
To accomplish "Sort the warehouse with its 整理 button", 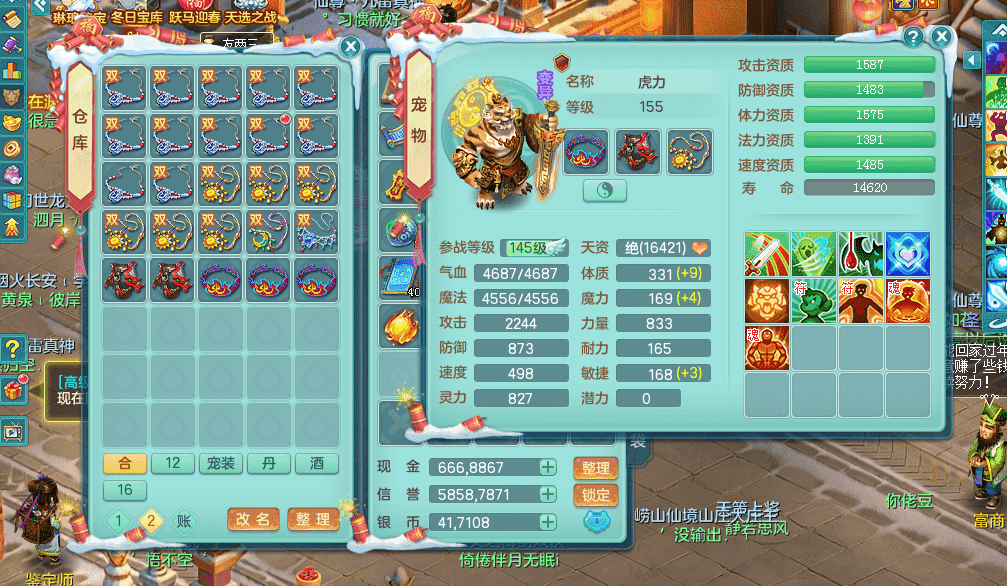I will point(313,520).
